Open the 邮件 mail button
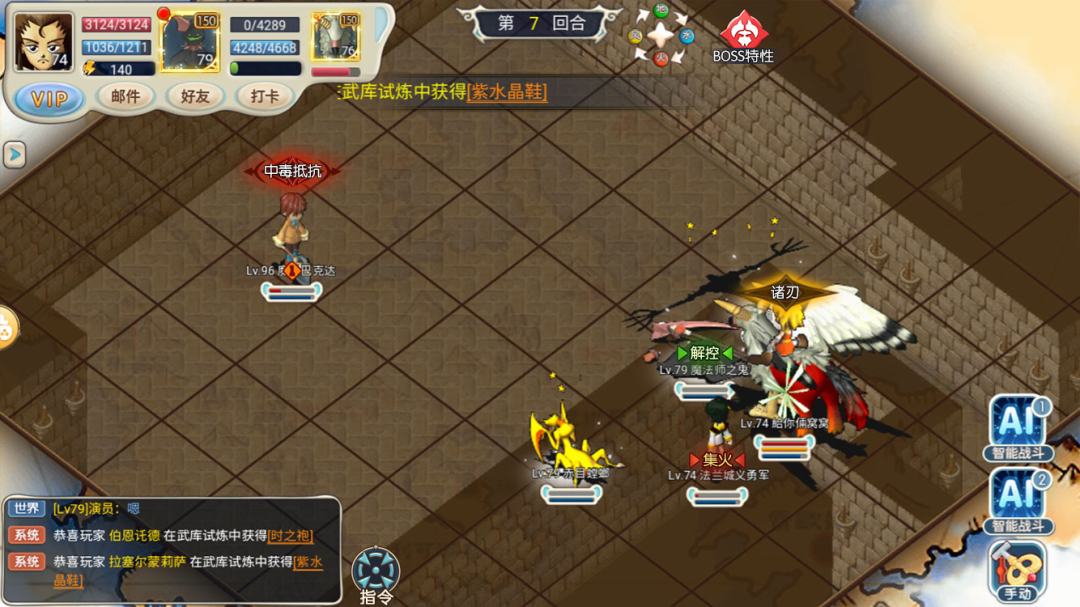Viewport: 1080px width, 607px height. [126, 96]
